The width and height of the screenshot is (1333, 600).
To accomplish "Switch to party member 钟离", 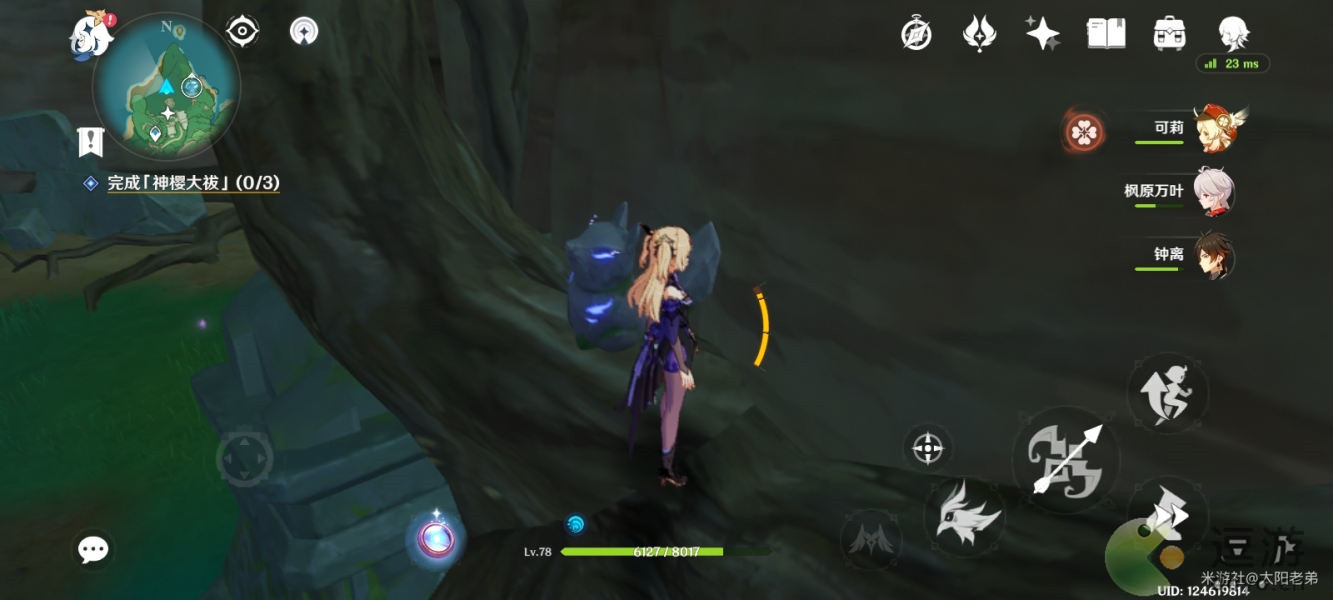I will click(x=1214, y=255).
